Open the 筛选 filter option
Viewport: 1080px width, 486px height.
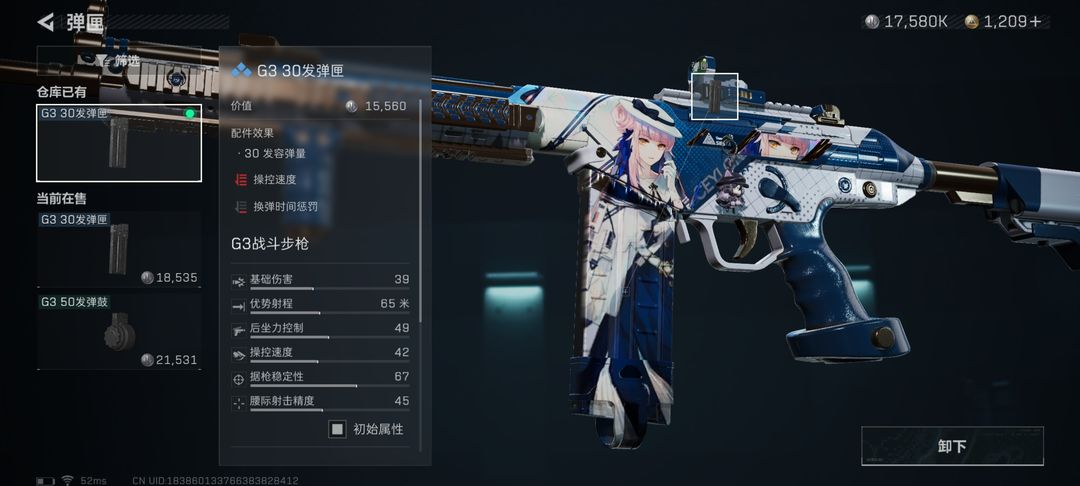click(119, 61)
